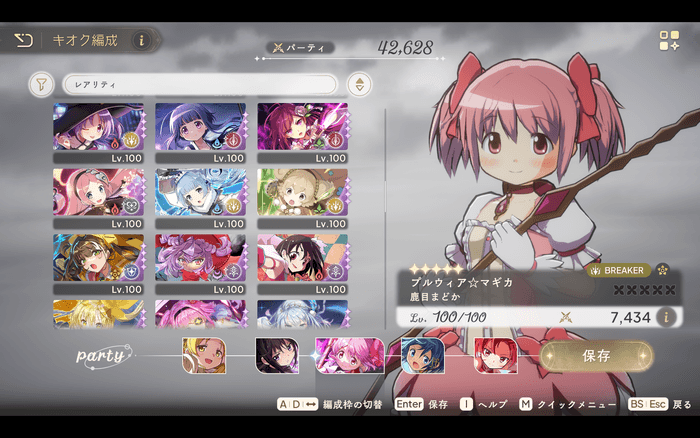700x438 pixels.
Task: Select the dark blue long-haired girl card
Action: [200, 127]
